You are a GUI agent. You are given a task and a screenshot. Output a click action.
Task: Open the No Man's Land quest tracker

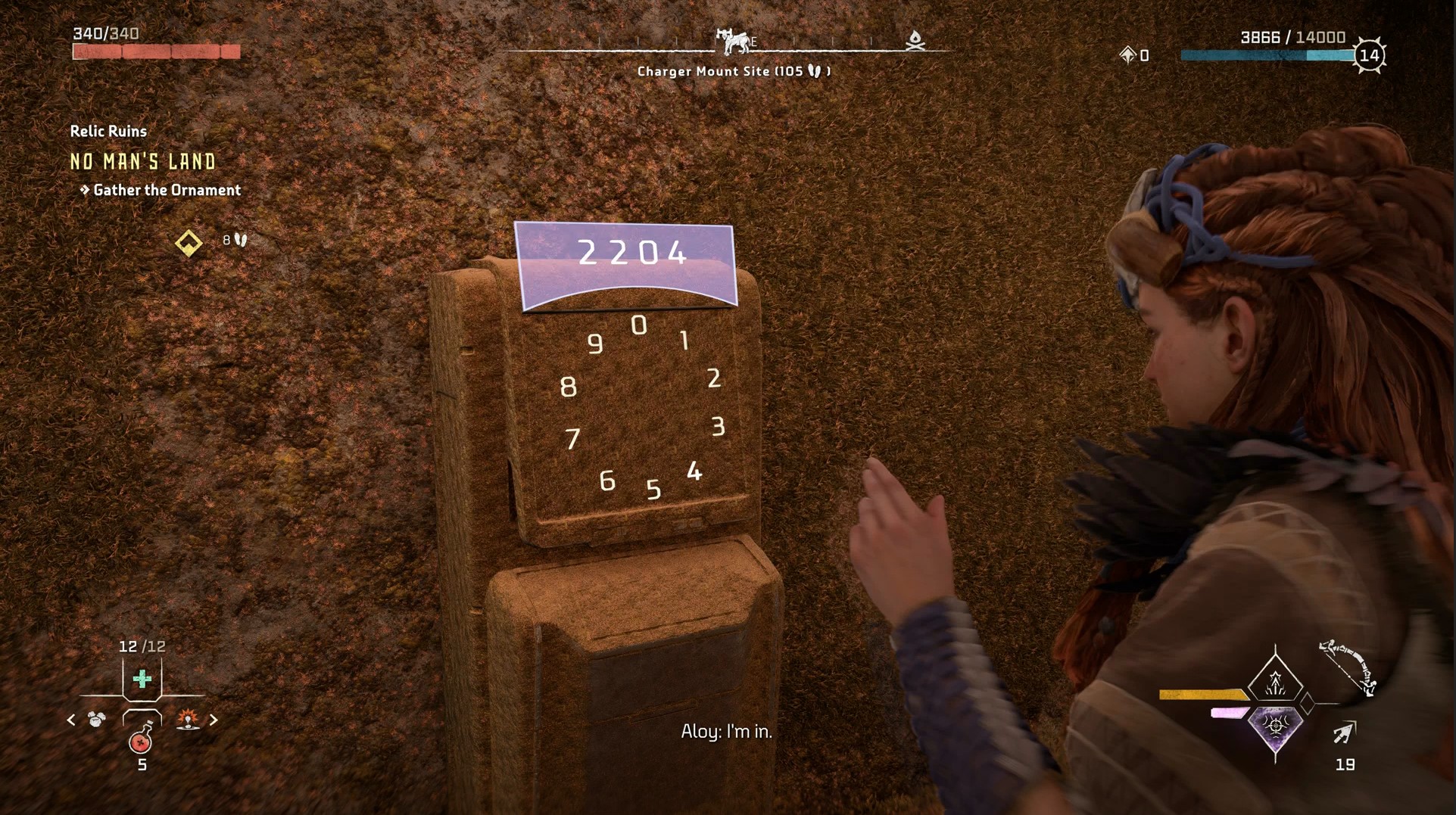pyautogui.click(x=143, y=161)
